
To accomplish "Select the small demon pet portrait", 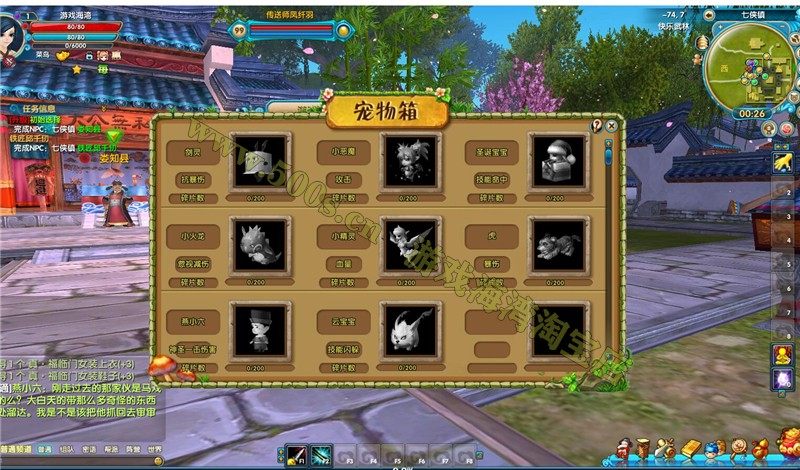I will [410, 160].
